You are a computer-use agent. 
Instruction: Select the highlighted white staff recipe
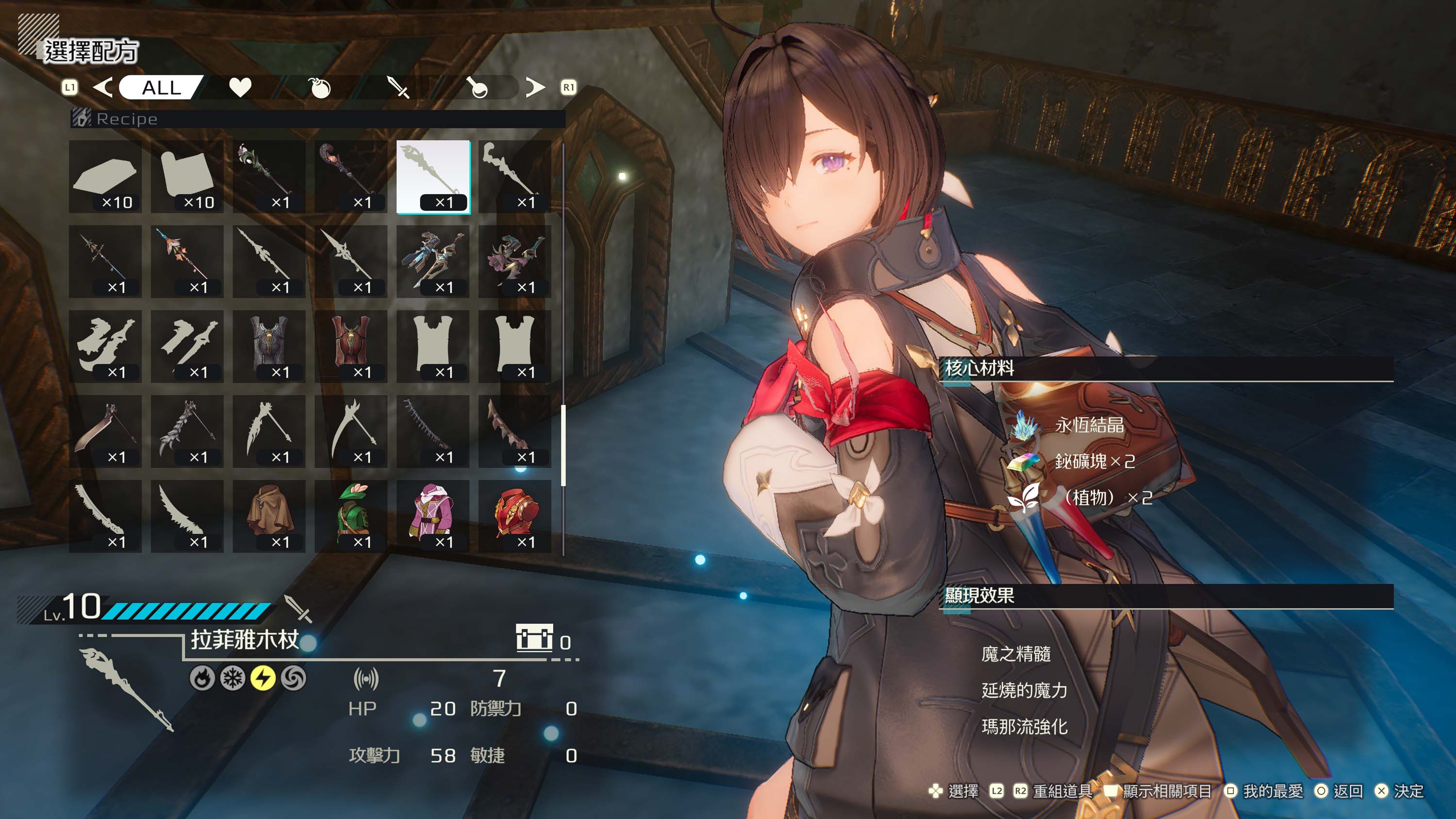click(433, 177)
